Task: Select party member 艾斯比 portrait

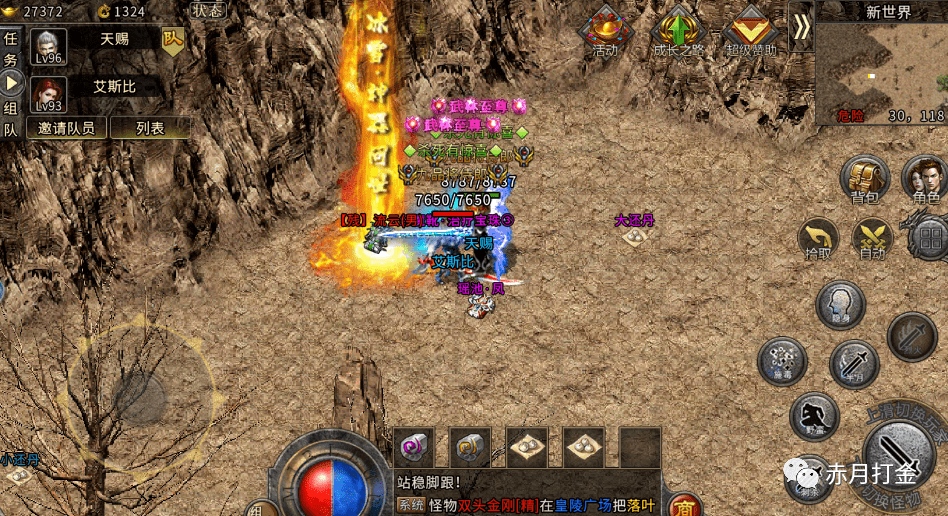Action: (49, 94)
